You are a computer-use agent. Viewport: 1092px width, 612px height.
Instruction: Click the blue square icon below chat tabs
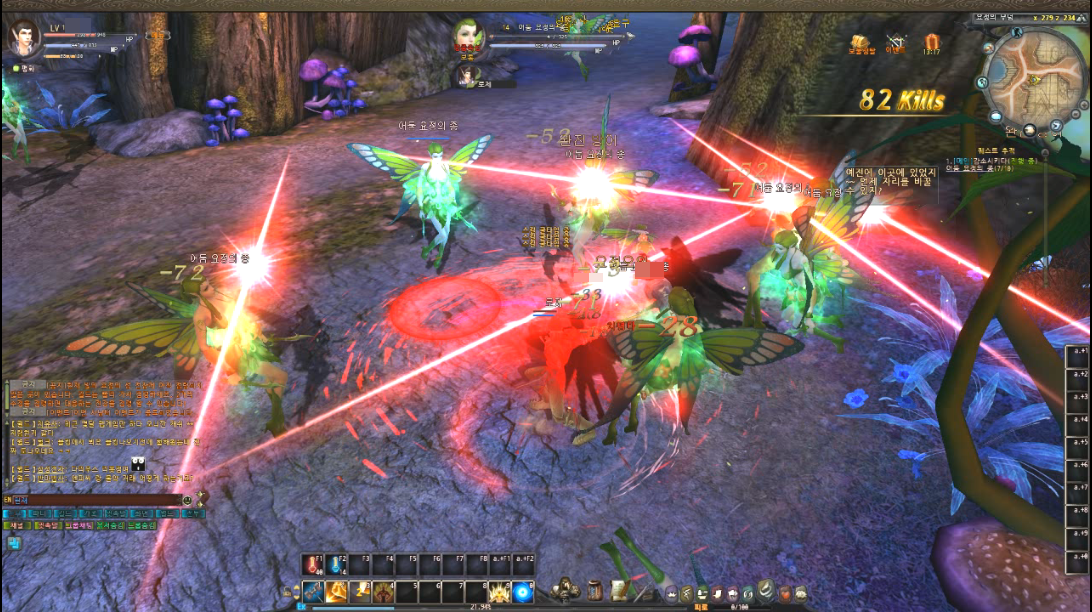15,543
